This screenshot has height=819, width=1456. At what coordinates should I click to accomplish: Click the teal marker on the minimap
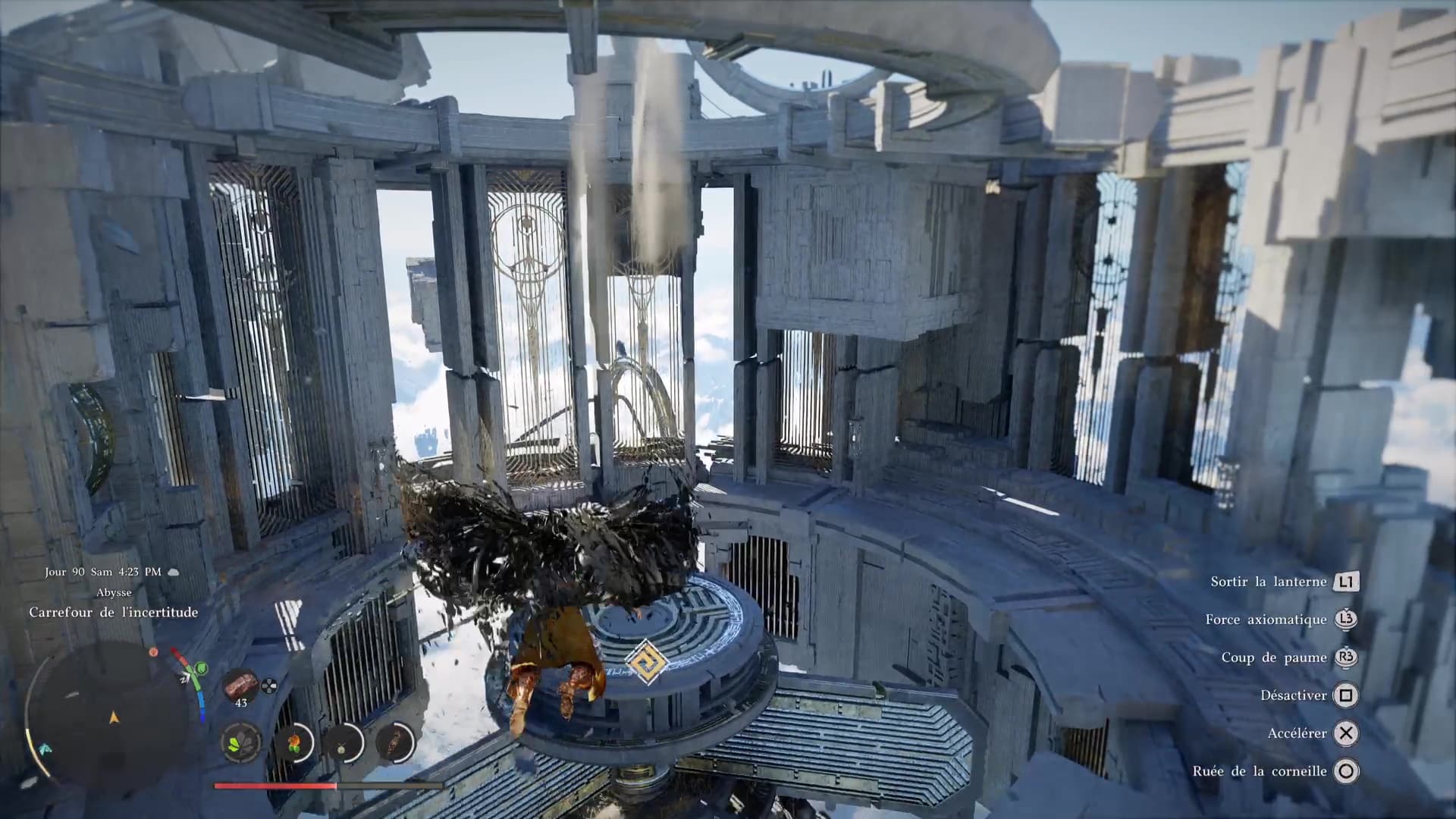(45, 749)
